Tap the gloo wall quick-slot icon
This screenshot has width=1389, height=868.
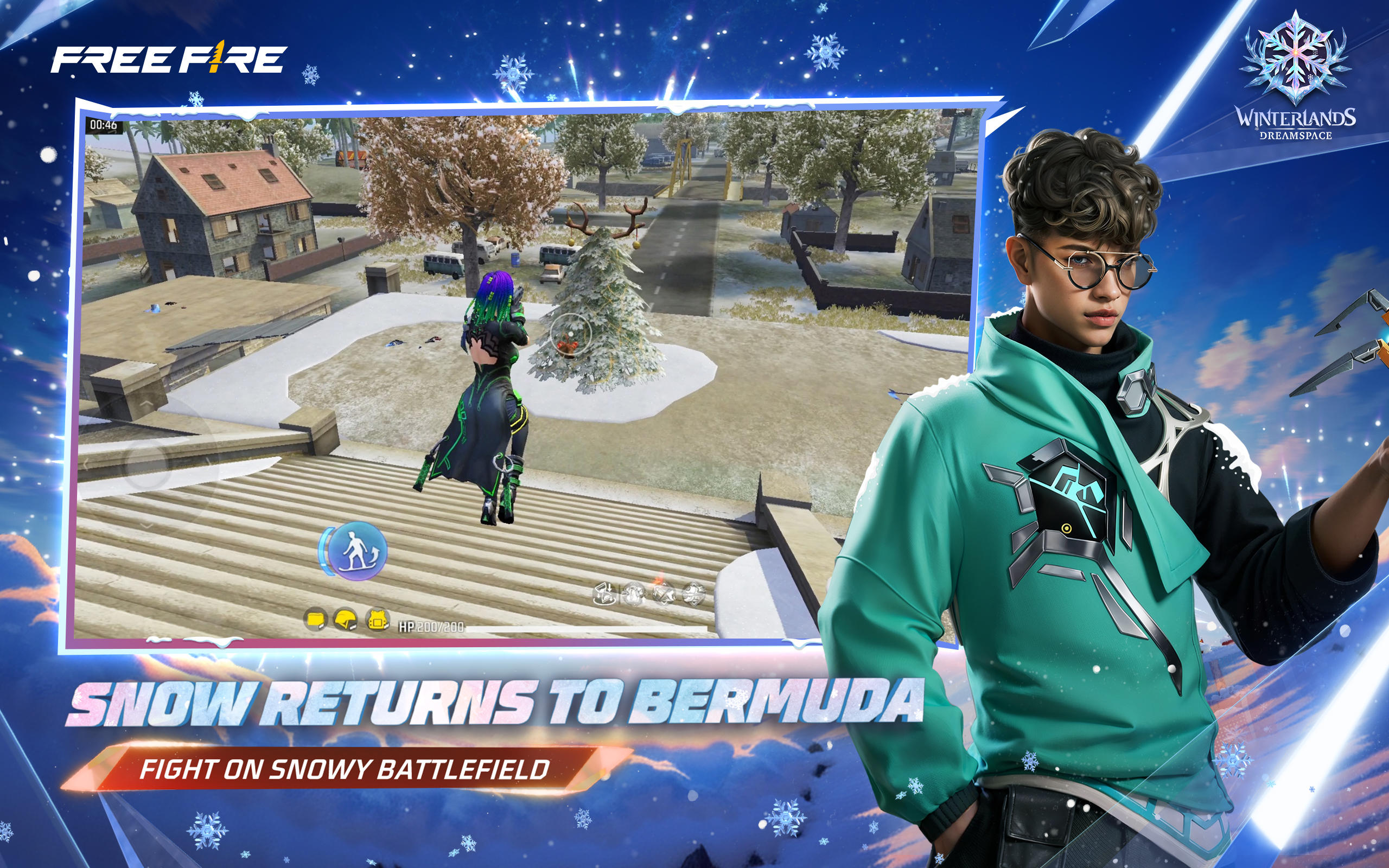[606, 594]
